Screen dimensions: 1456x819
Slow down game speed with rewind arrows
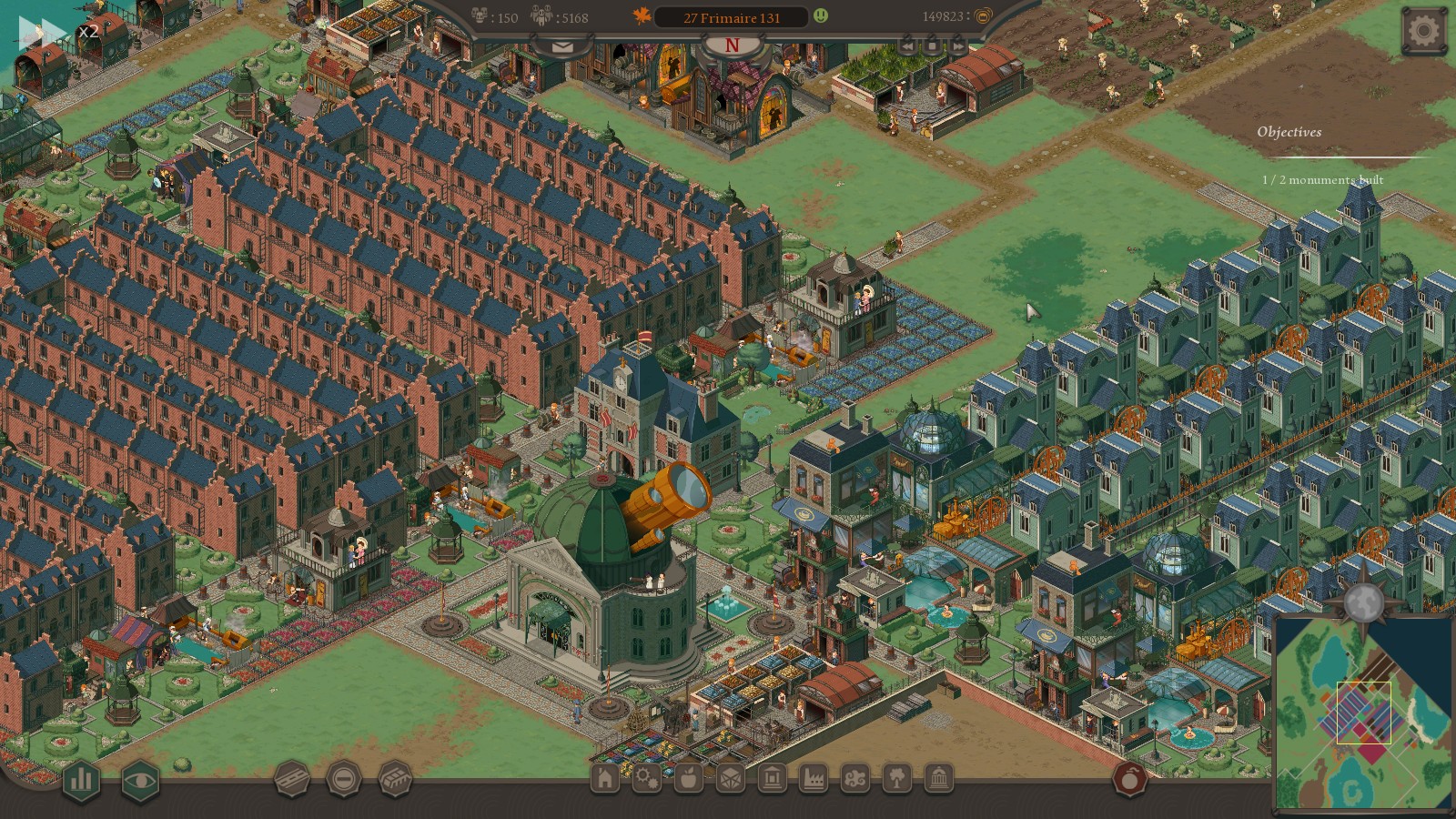pos(907,45)
